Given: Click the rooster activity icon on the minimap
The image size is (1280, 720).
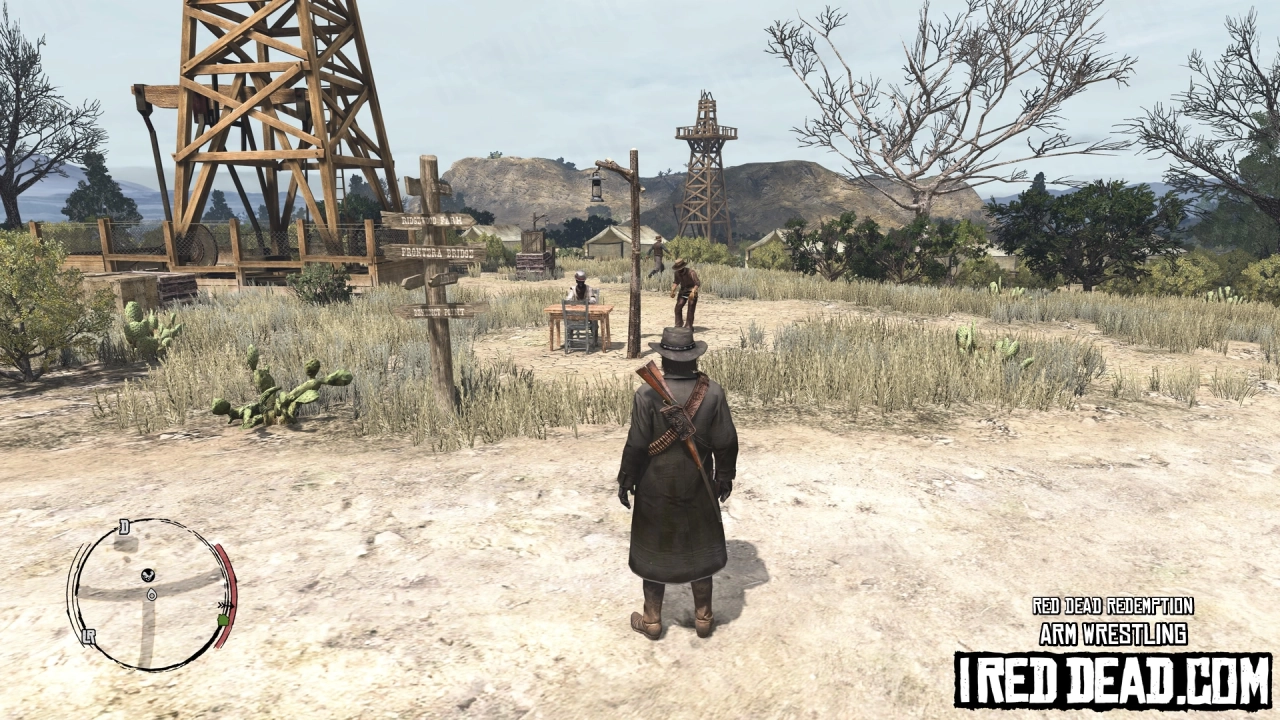Looking at the screenshot, I should tap(147, 575).
